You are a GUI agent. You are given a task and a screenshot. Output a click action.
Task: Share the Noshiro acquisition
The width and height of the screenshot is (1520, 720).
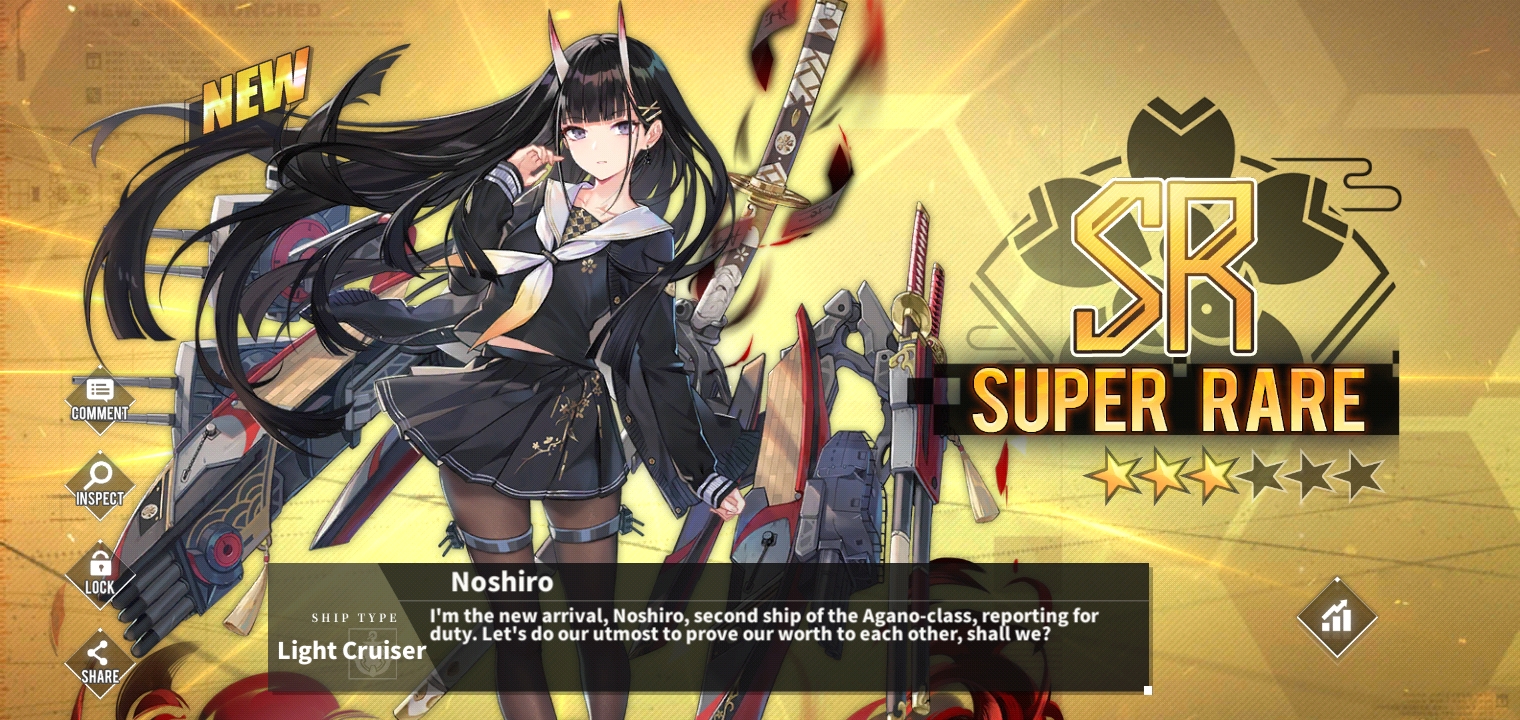99,662
